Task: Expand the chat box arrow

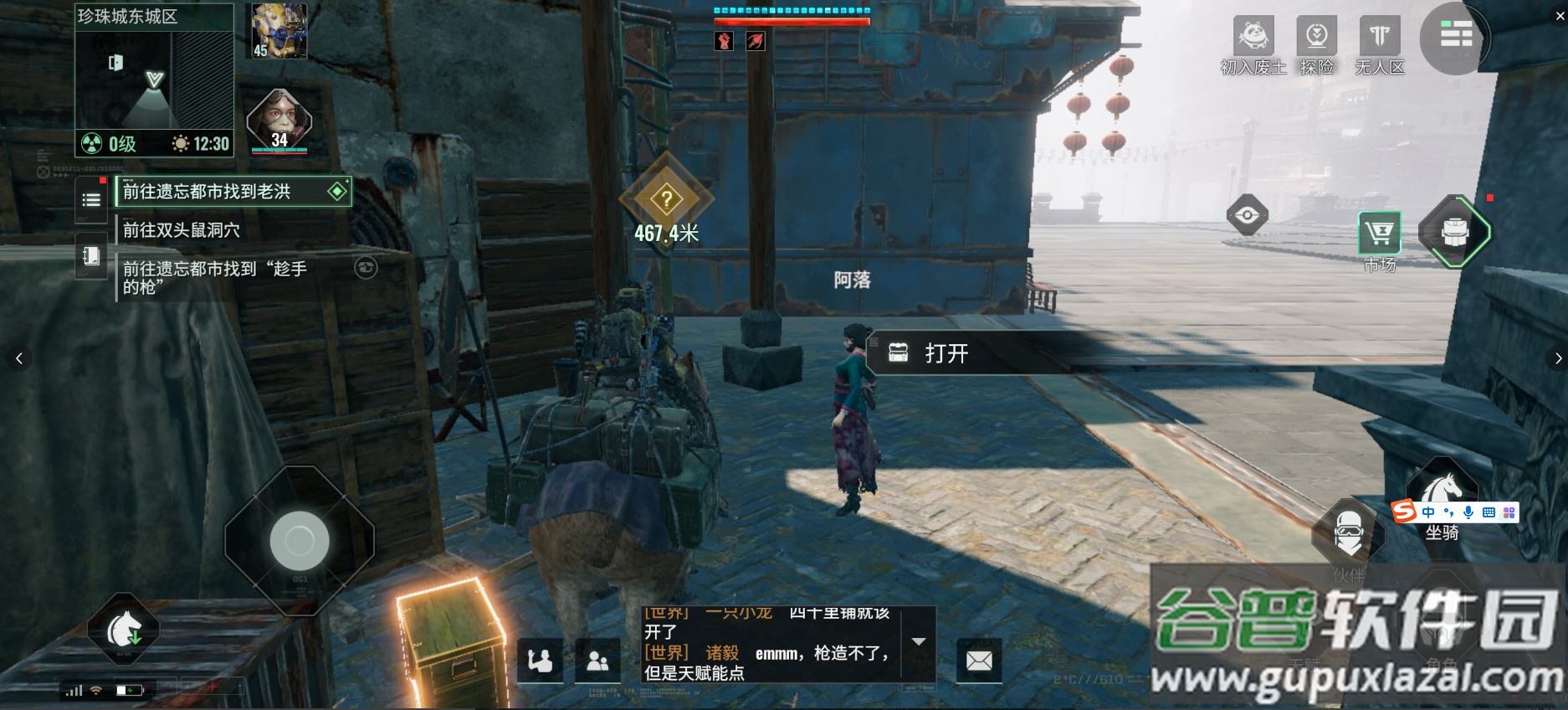Action: pyautogui.click(x=918, y=642)
